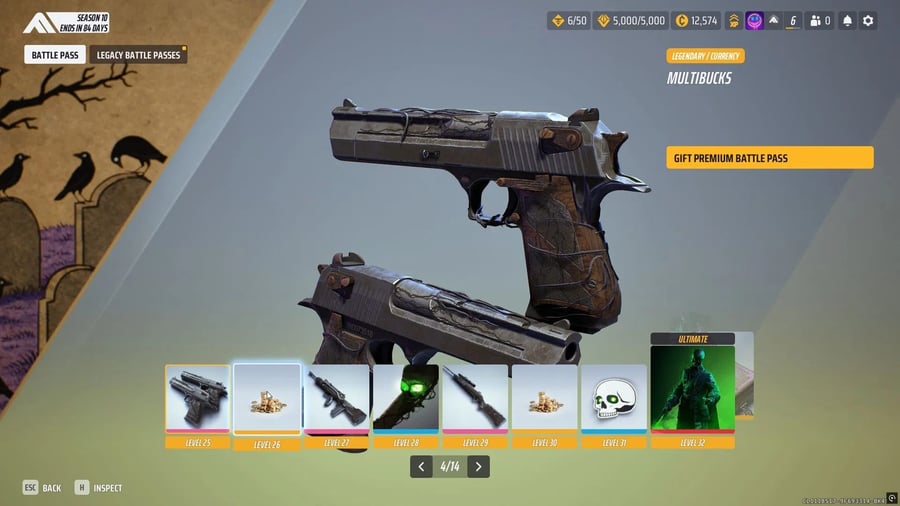Go to the previous battle pass page
Viewport: 900px width, 506px height.
[421, 466]
